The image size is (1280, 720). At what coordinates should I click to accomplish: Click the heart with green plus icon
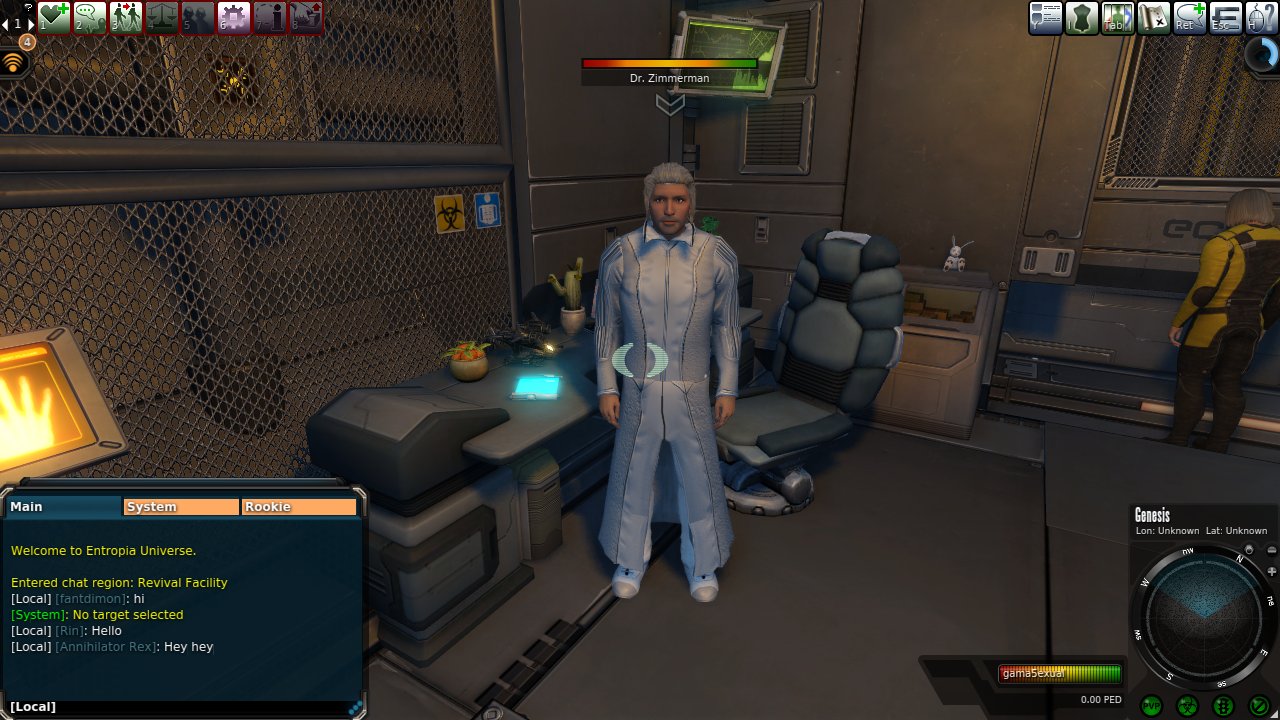pos(54,17)
